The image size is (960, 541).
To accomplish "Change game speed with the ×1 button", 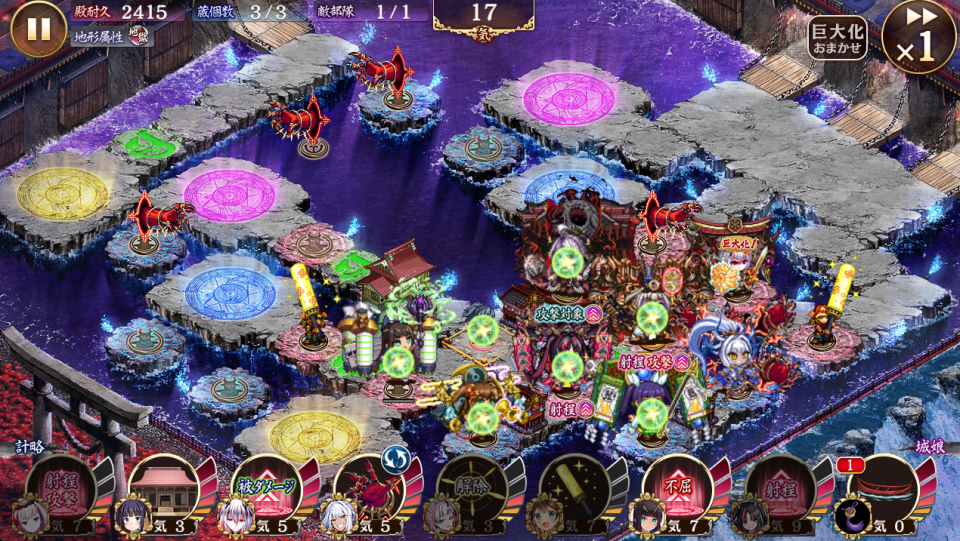I will [x=919, y=37].
